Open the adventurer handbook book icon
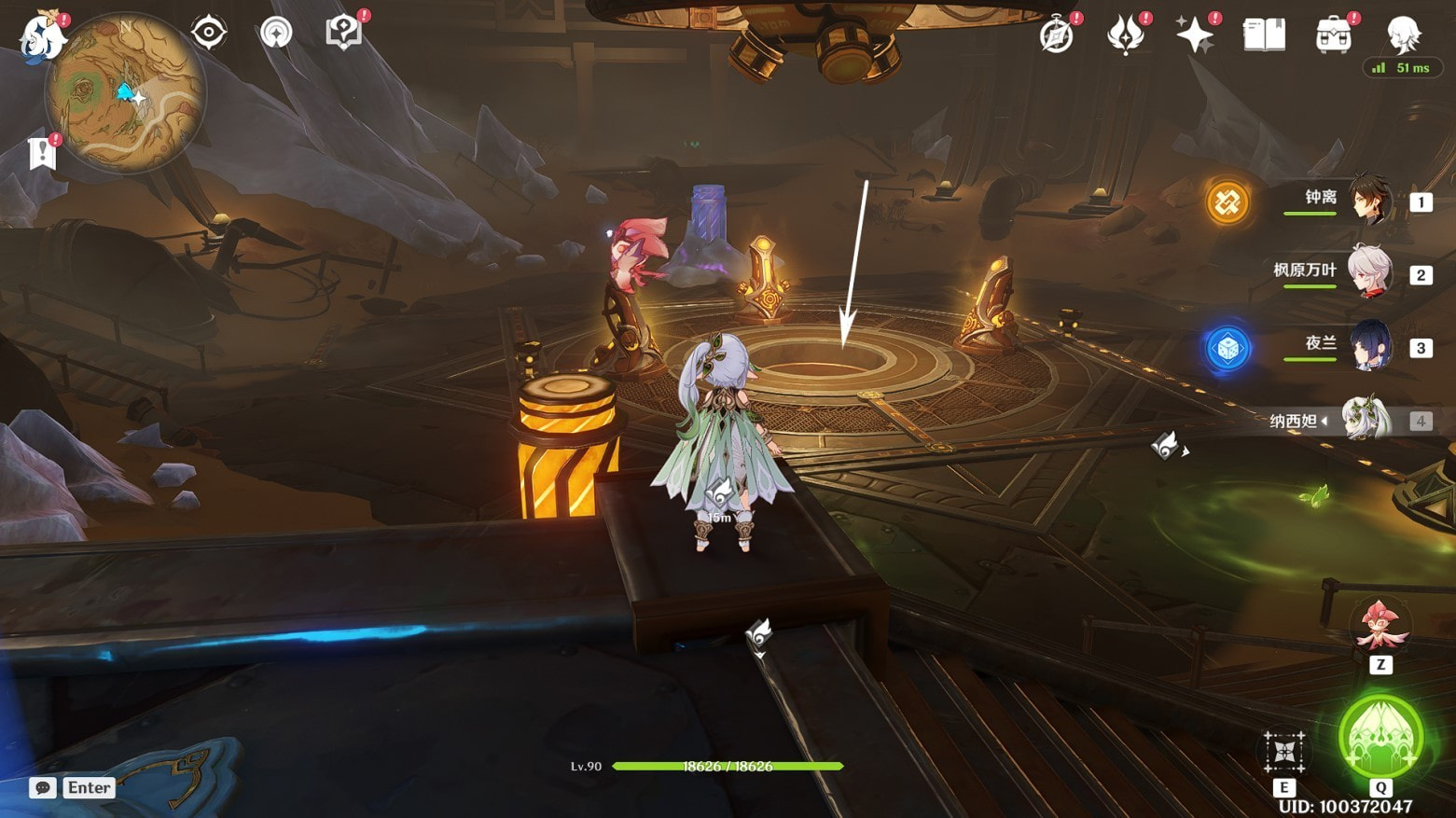1456x818 pixels. click(x=1264, y=35)
